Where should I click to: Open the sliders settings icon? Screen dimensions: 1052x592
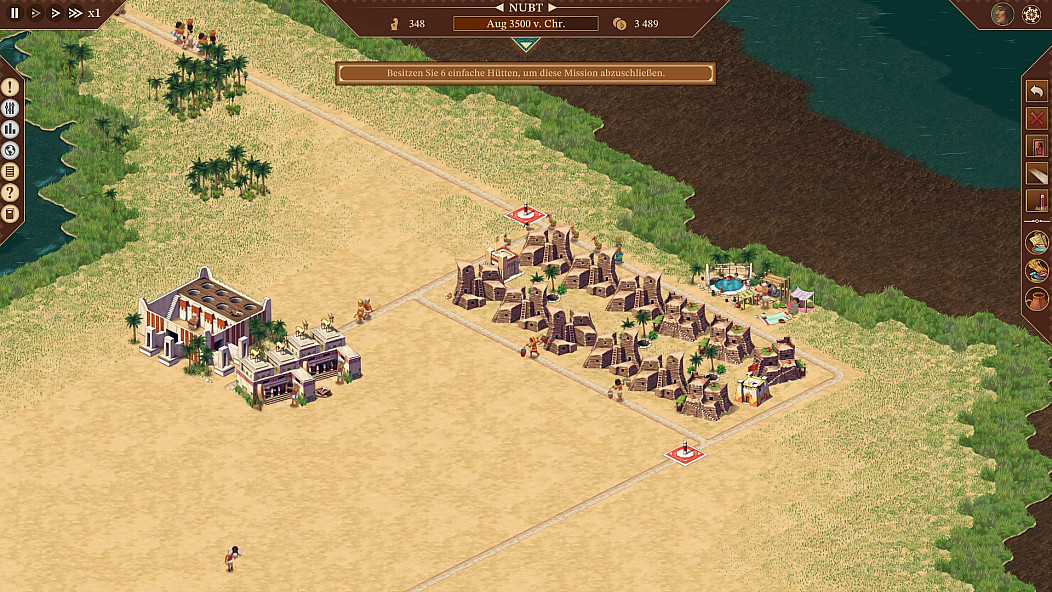point(11,109)
